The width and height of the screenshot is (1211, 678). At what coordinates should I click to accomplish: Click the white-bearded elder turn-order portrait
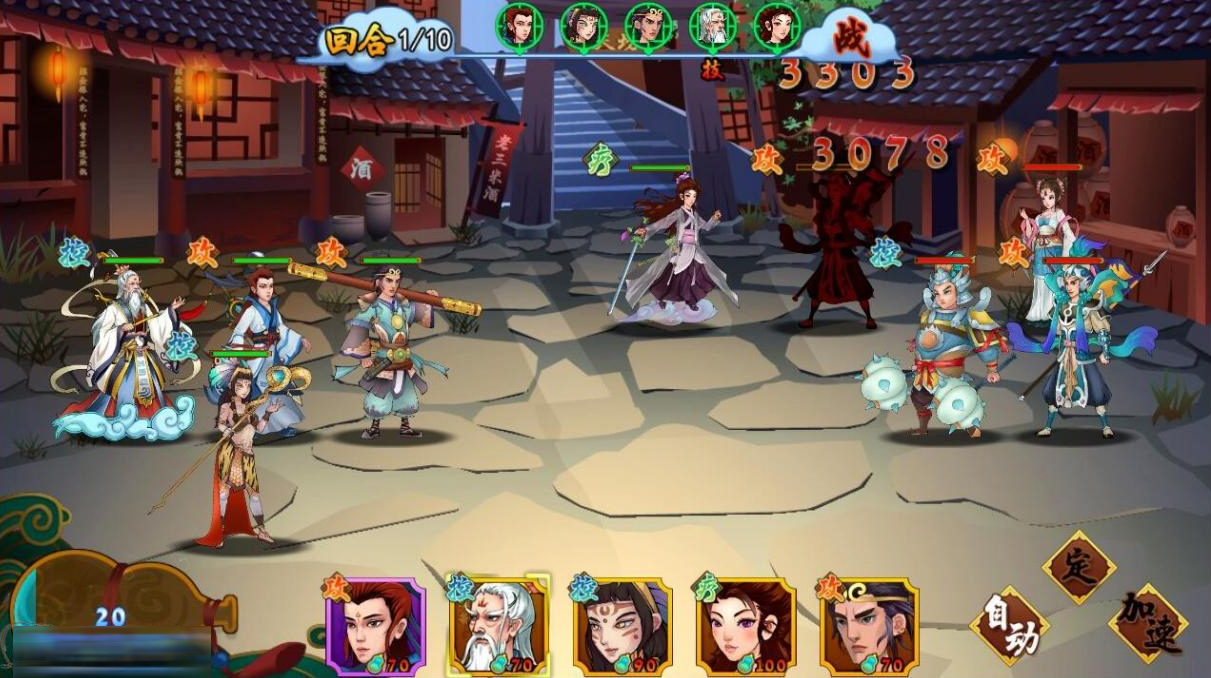point(712,27)
